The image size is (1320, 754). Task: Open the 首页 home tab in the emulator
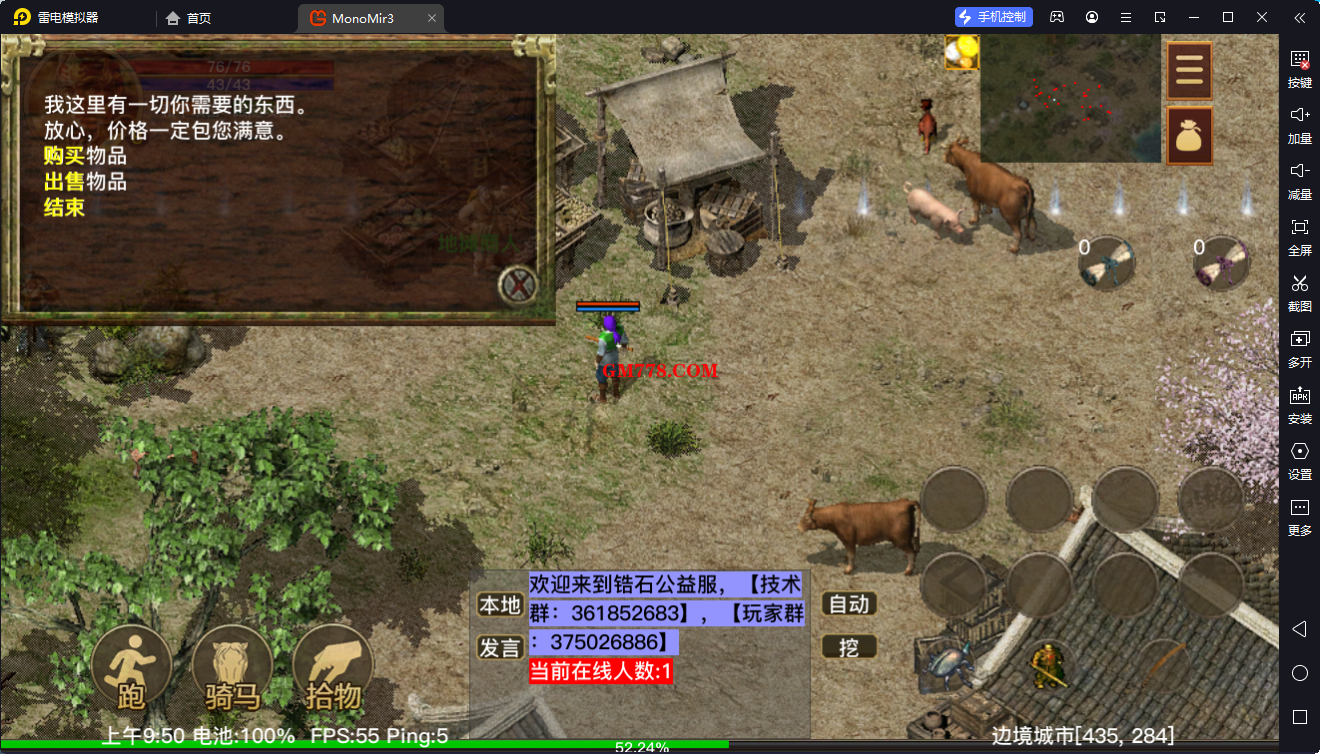pyautogui.click(x=189, y=18)
